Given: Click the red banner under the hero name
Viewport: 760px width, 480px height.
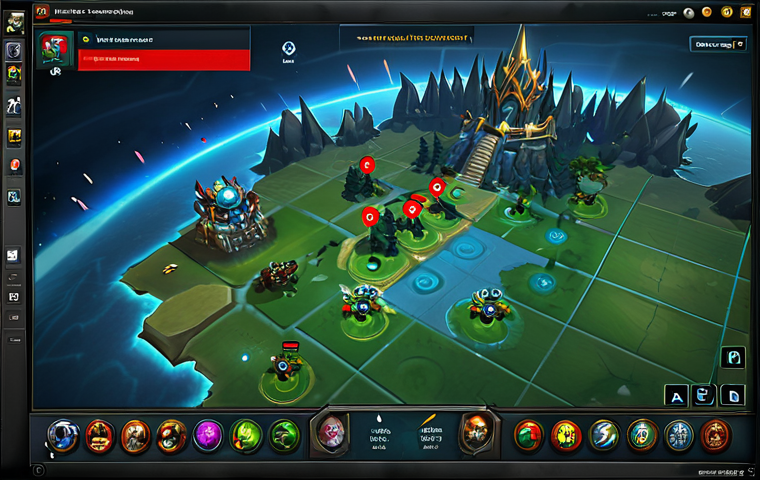Looking at the screenshot, I should click(164, 60).
